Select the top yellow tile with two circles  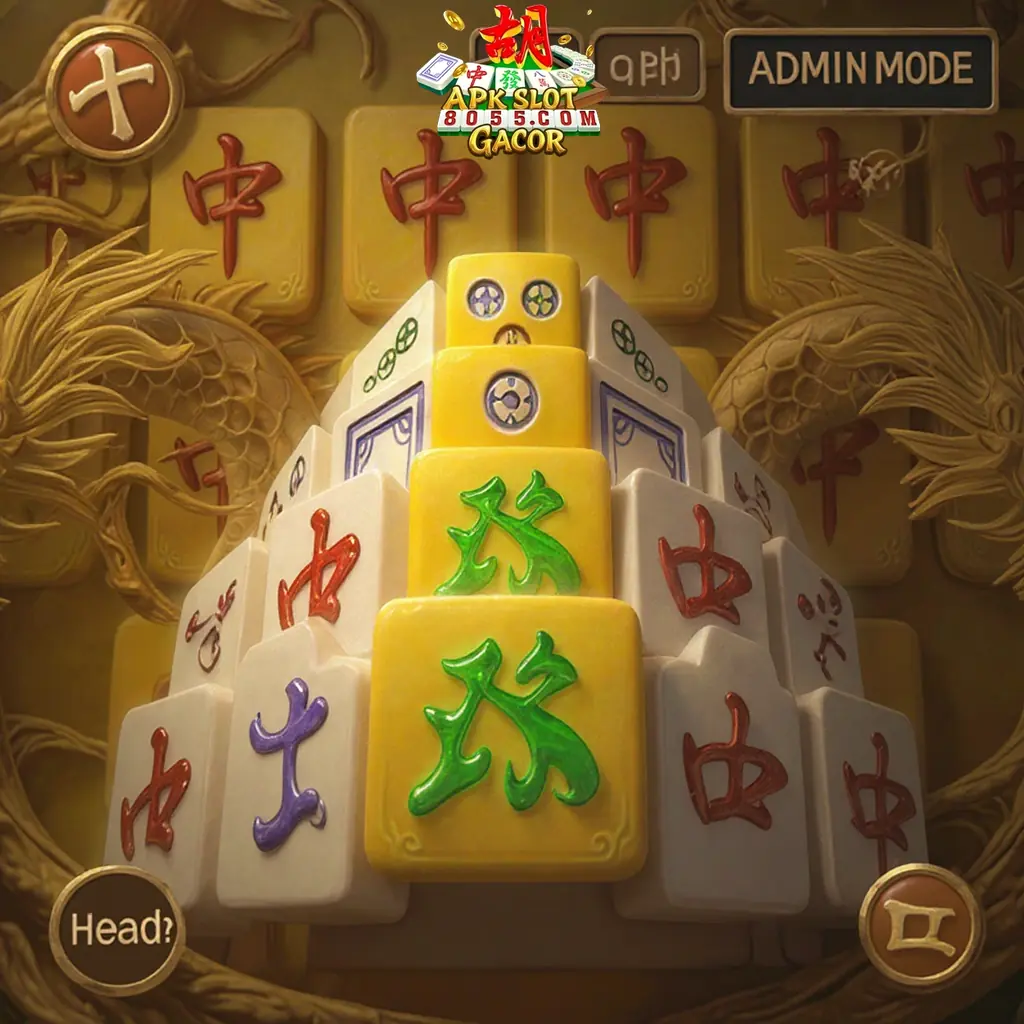[512, 300]
